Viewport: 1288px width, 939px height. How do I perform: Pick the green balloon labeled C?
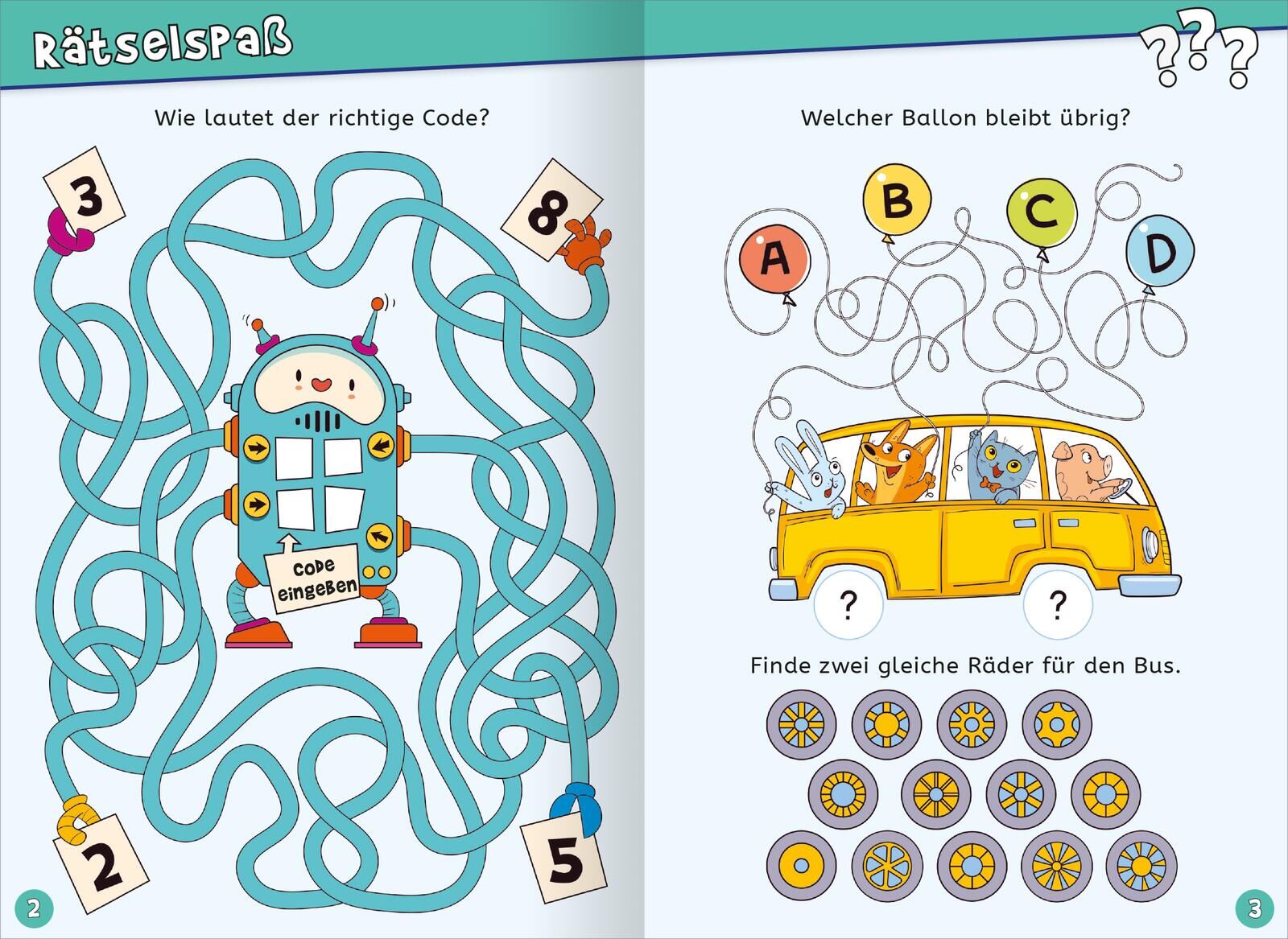pos(1042,212)
